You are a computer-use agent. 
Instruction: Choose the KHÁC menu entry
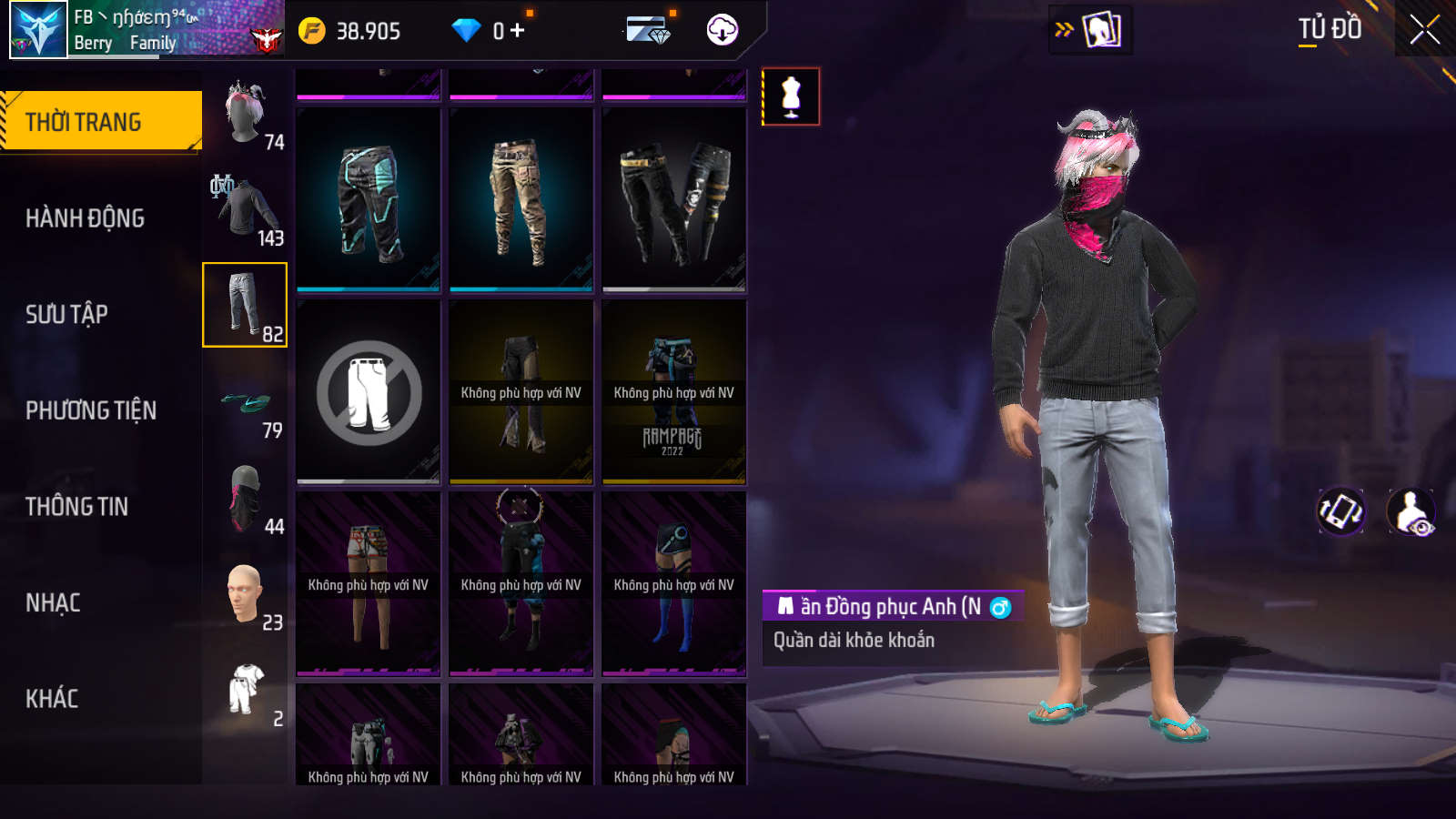pyautogui.click(x=52, y=699)
